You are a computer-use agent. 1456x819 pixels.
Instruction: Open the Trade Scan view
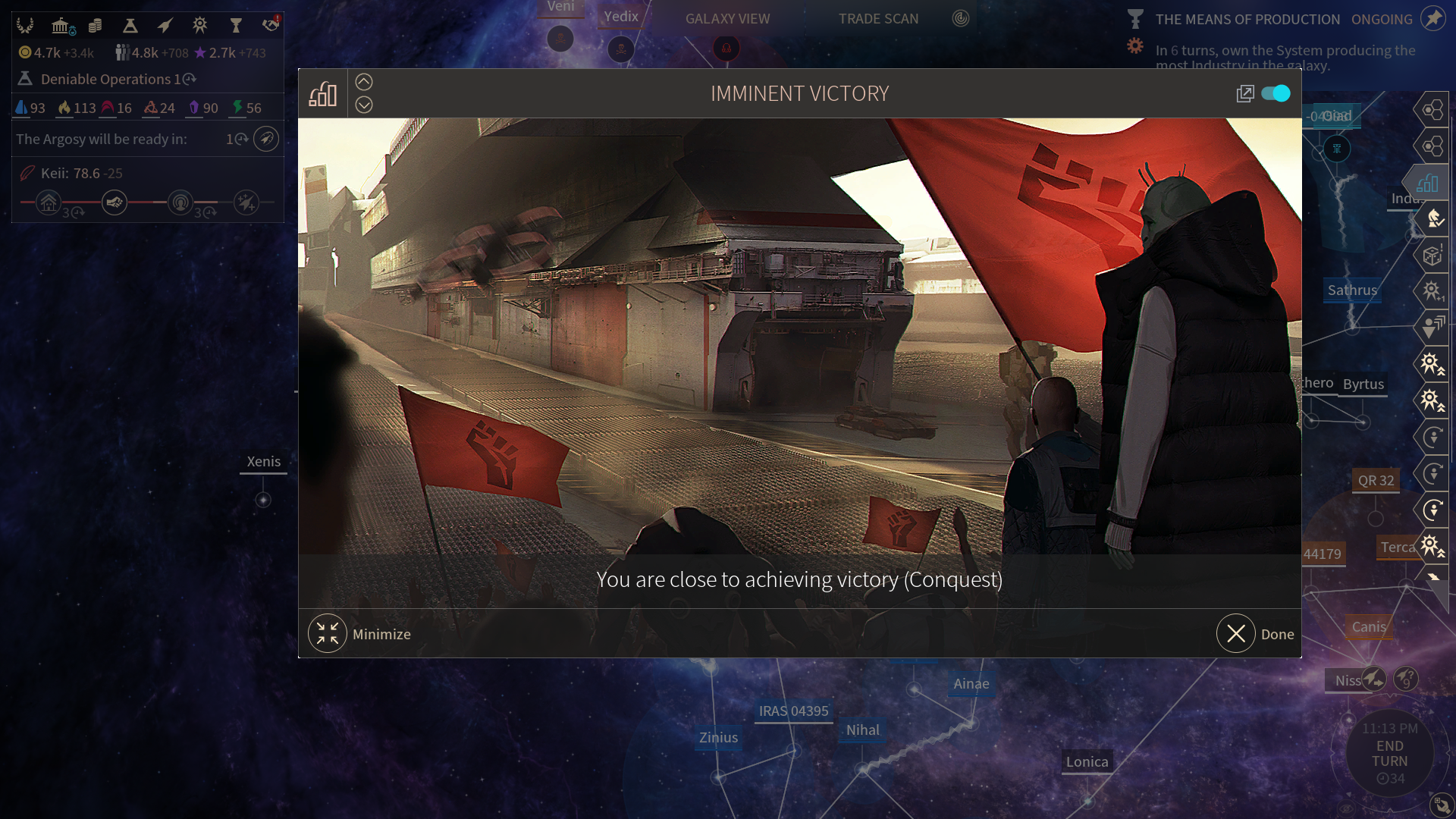(x=878, y=19)
